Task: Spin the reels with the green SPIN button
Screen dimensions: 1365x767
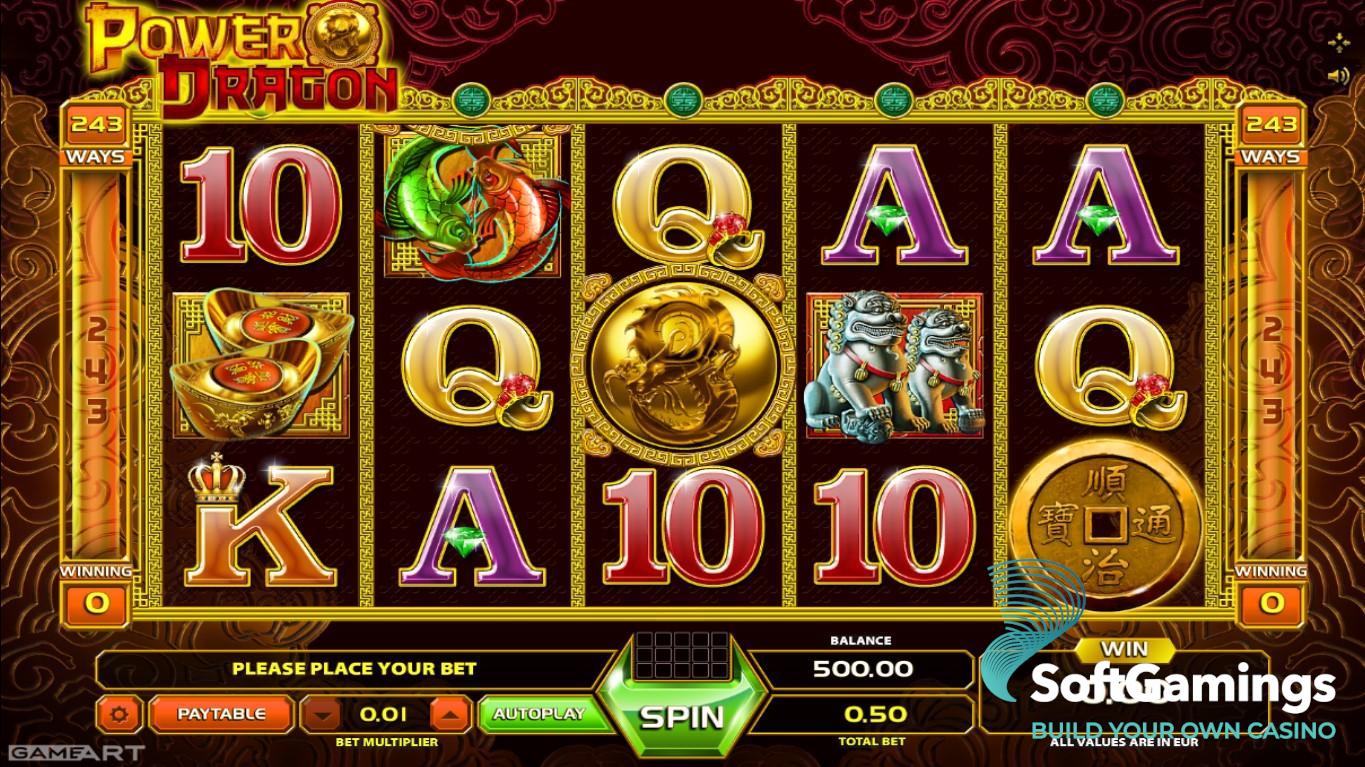Action: pyautogui.click(x=681, y=716)
